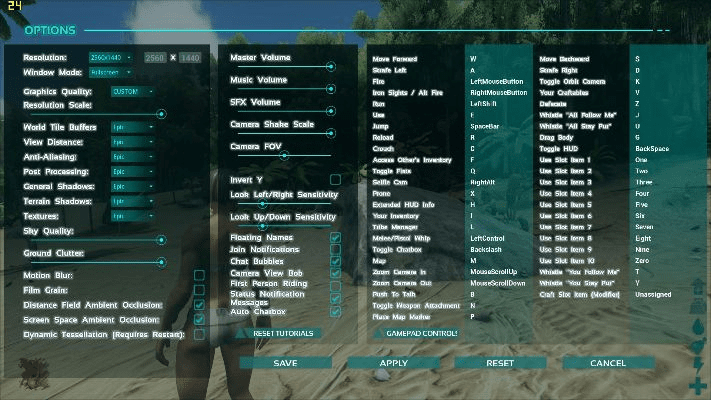
Task: Apply the changed settings
Action: (x=393, y=363)
